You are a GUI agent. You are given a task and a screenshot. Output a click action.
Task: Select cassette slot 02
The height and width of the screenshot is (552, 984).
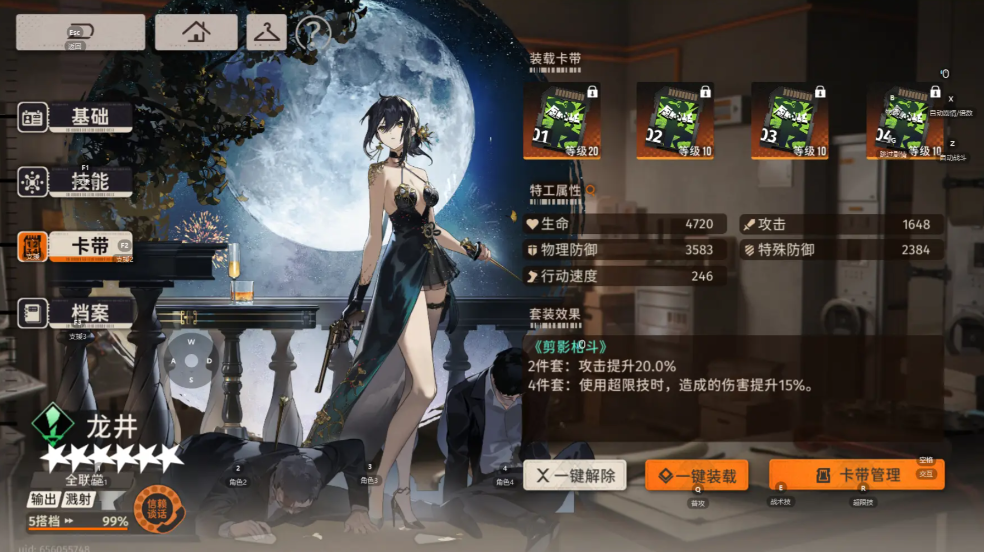676,121
